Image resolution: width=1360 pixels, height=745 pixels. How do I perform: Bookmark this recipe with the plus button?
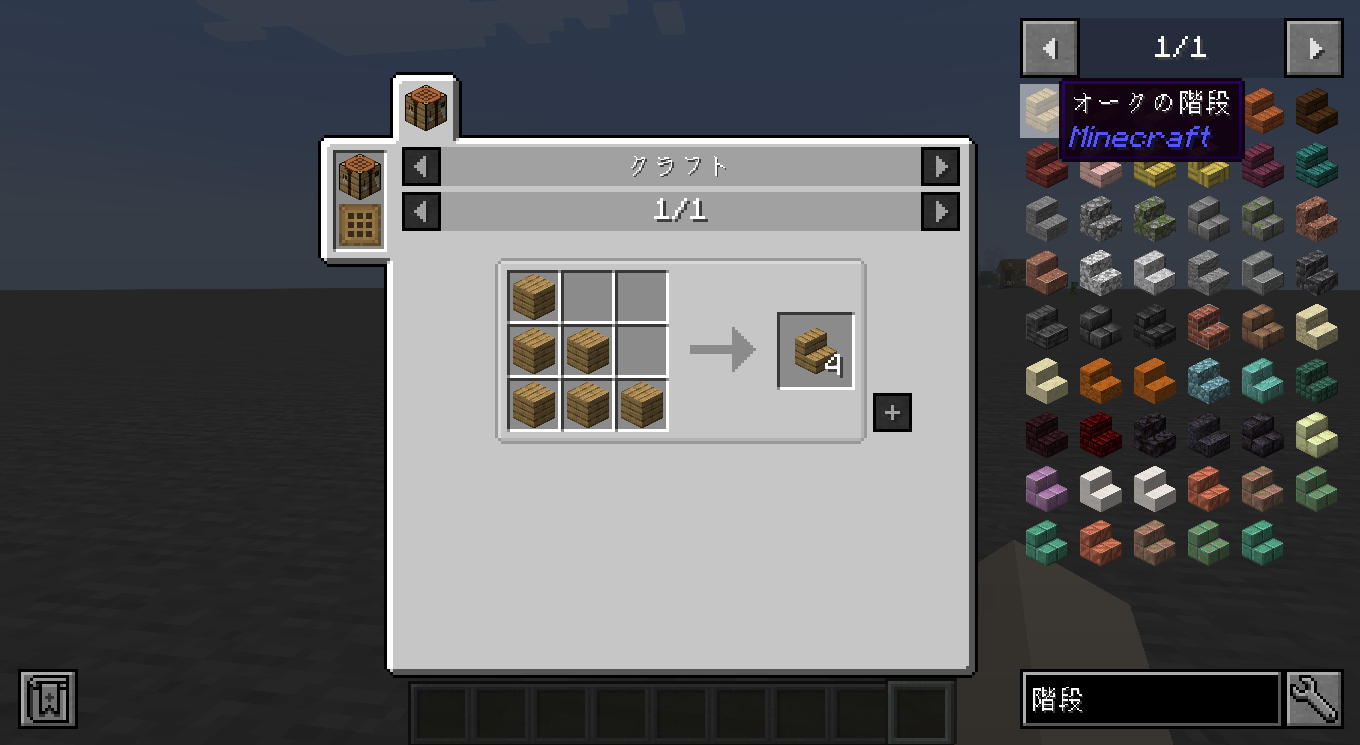(x=891, y=411)
